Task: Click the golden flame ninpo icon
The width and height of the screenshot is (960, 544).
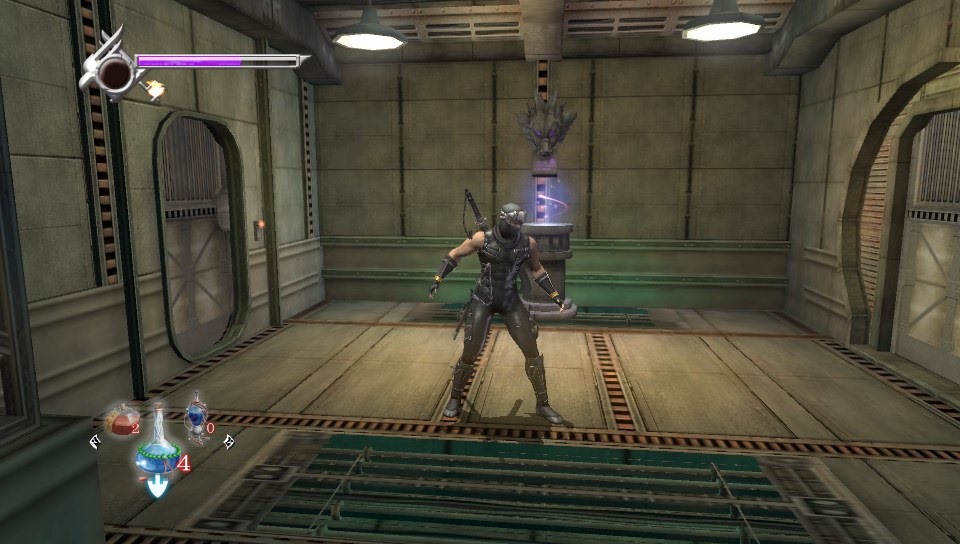Action: click(x=154, y=90)
